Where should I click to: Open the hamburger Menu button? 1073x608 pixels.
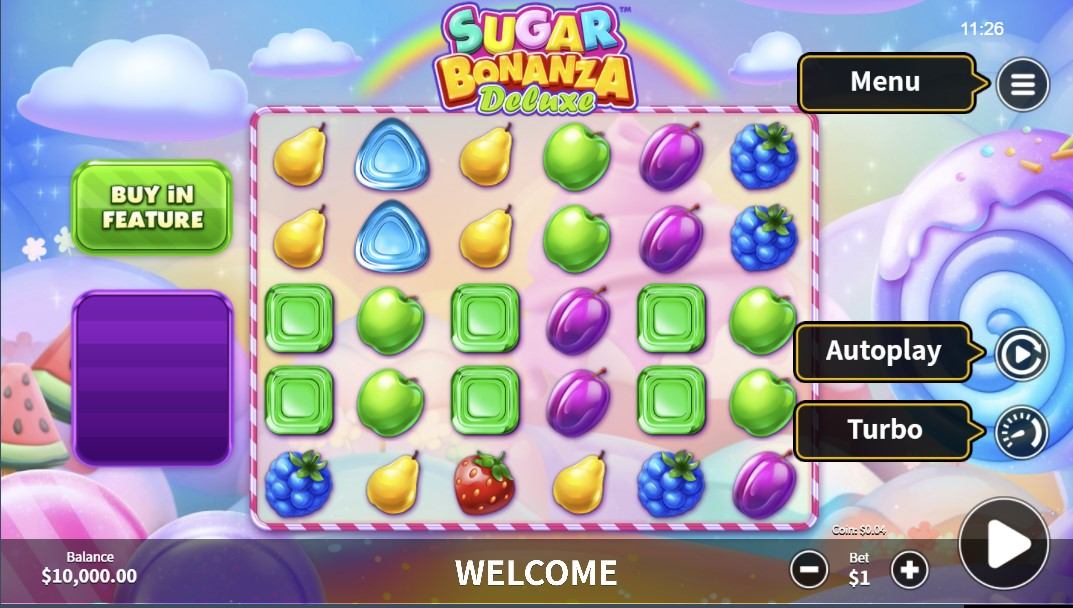tap(1022, 84)
